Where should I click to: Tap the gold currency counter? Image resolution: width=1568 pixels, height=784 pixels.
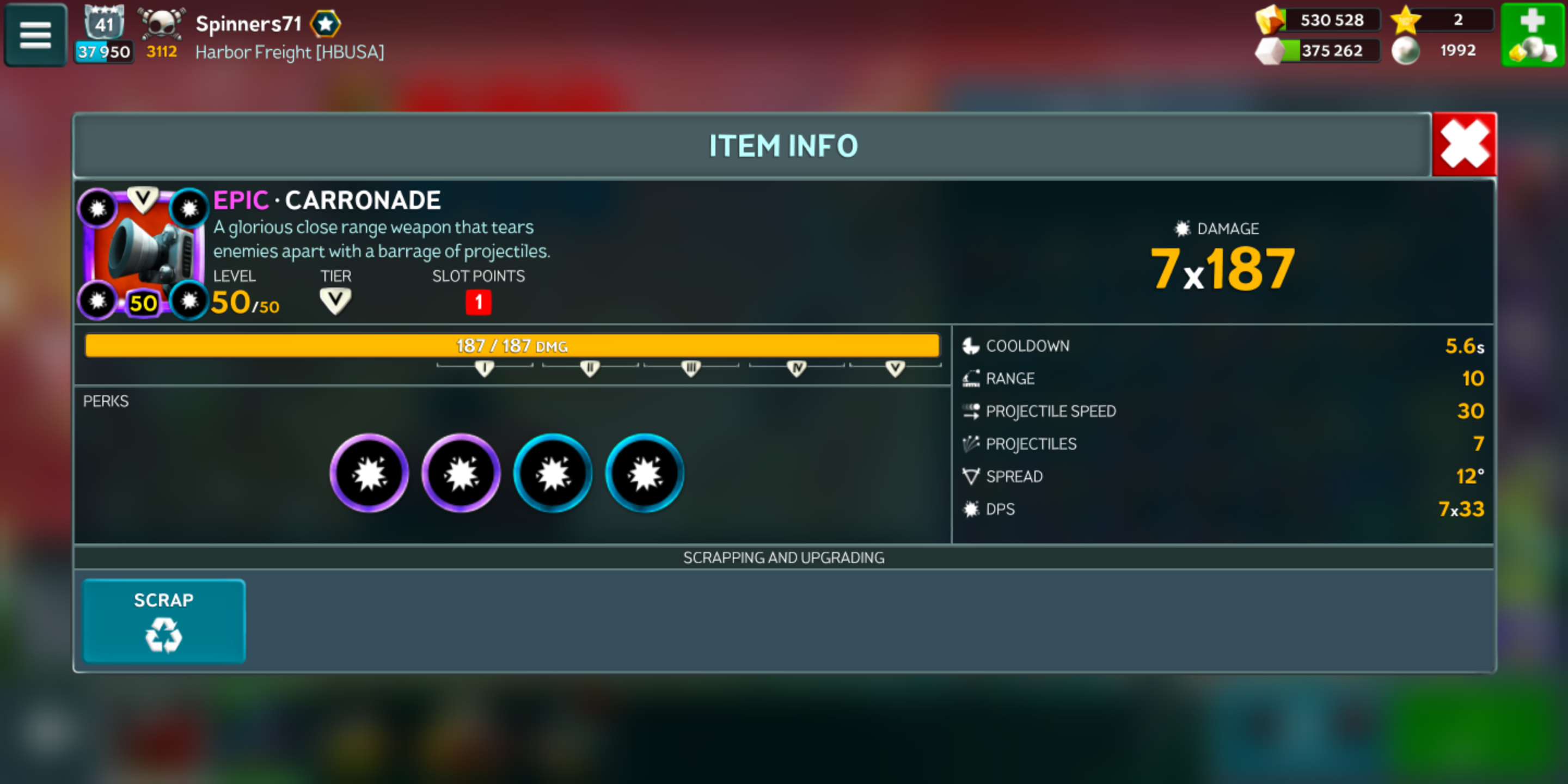click(x=1317, y=20)
